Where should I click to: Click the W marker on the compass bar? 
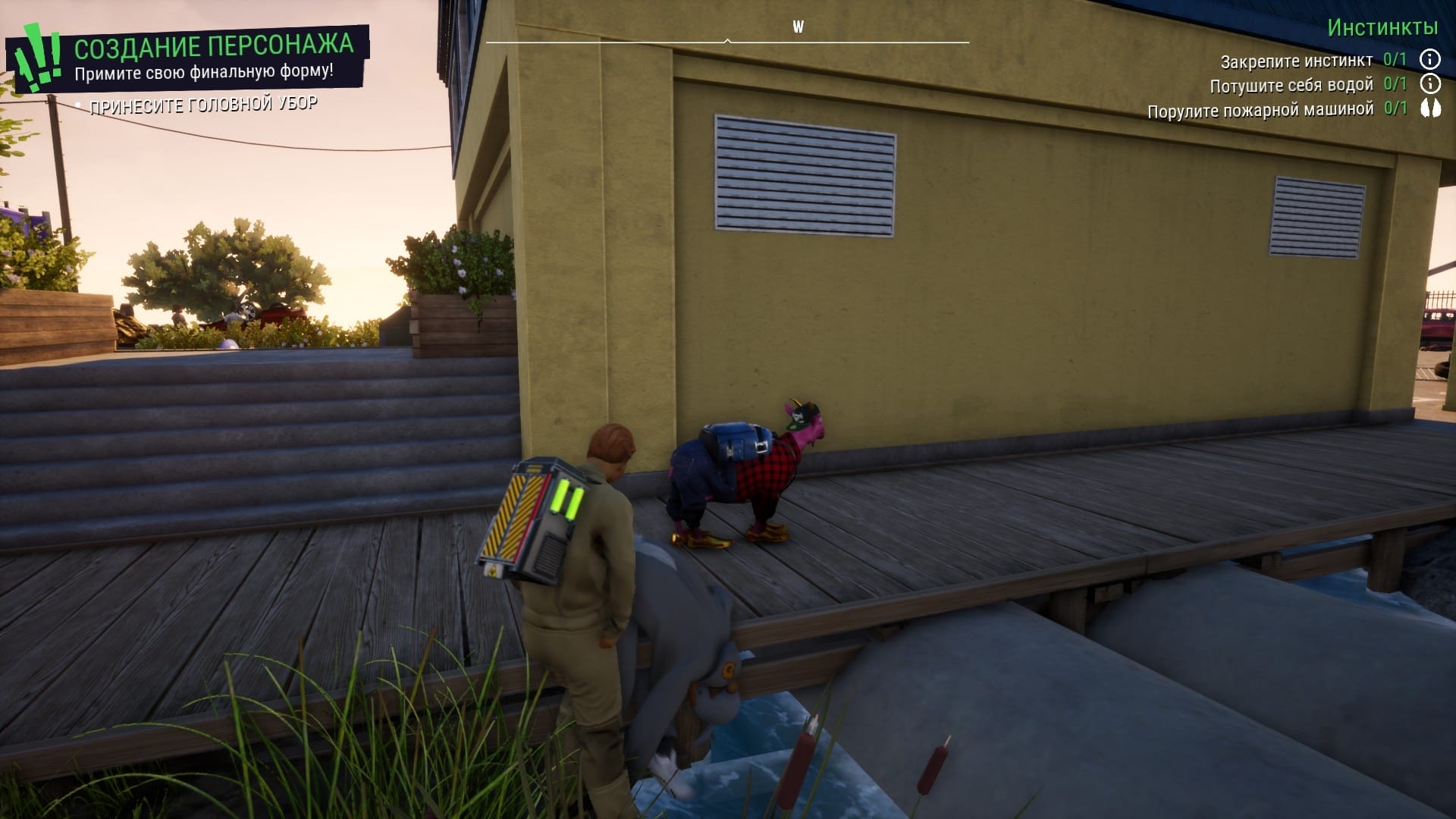coord(797,25)
